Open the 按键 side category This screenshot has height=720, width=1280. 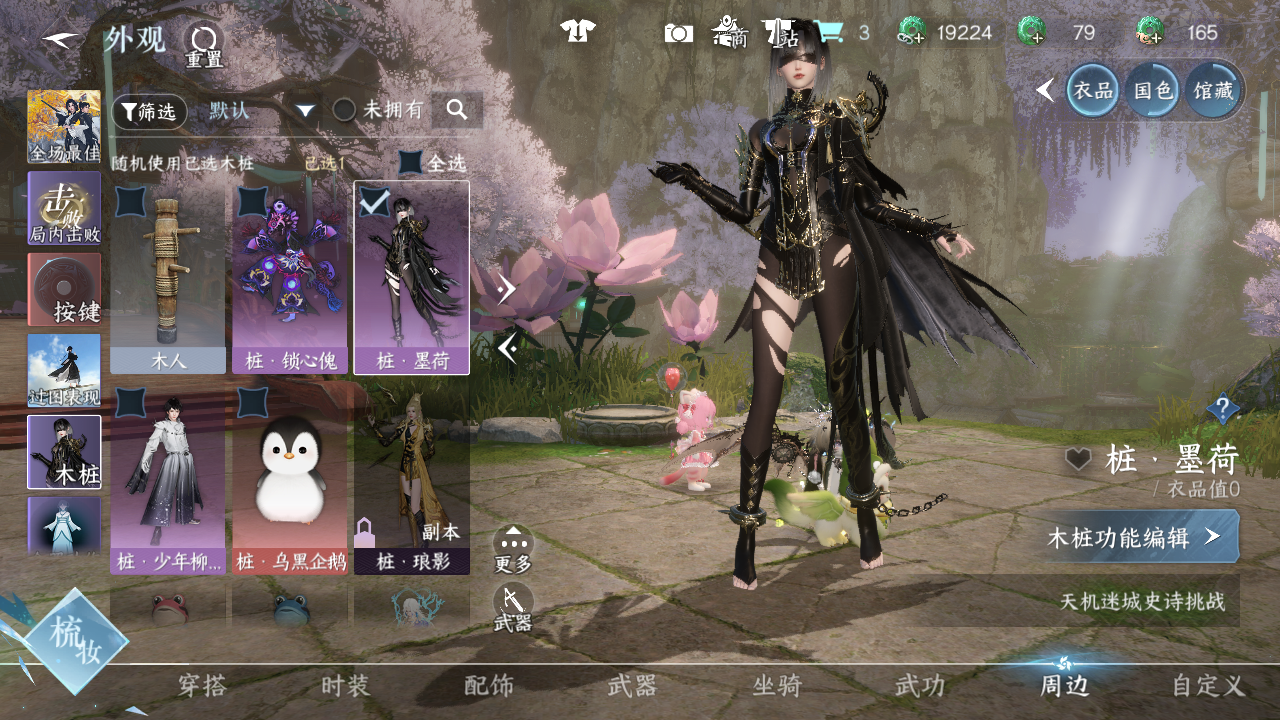64,289
